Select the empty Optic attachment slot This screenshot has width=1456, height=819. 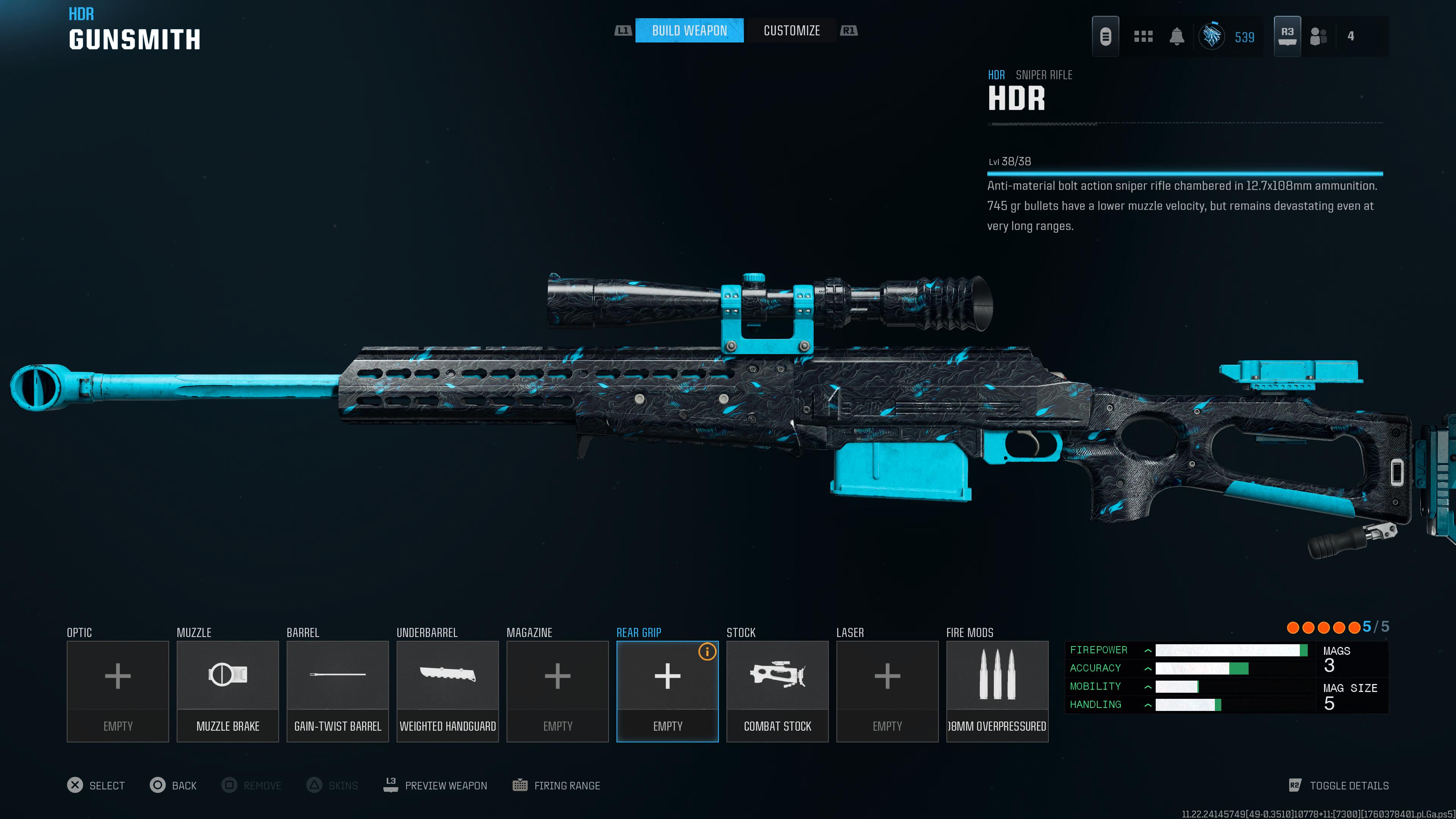tap(118, 691)
